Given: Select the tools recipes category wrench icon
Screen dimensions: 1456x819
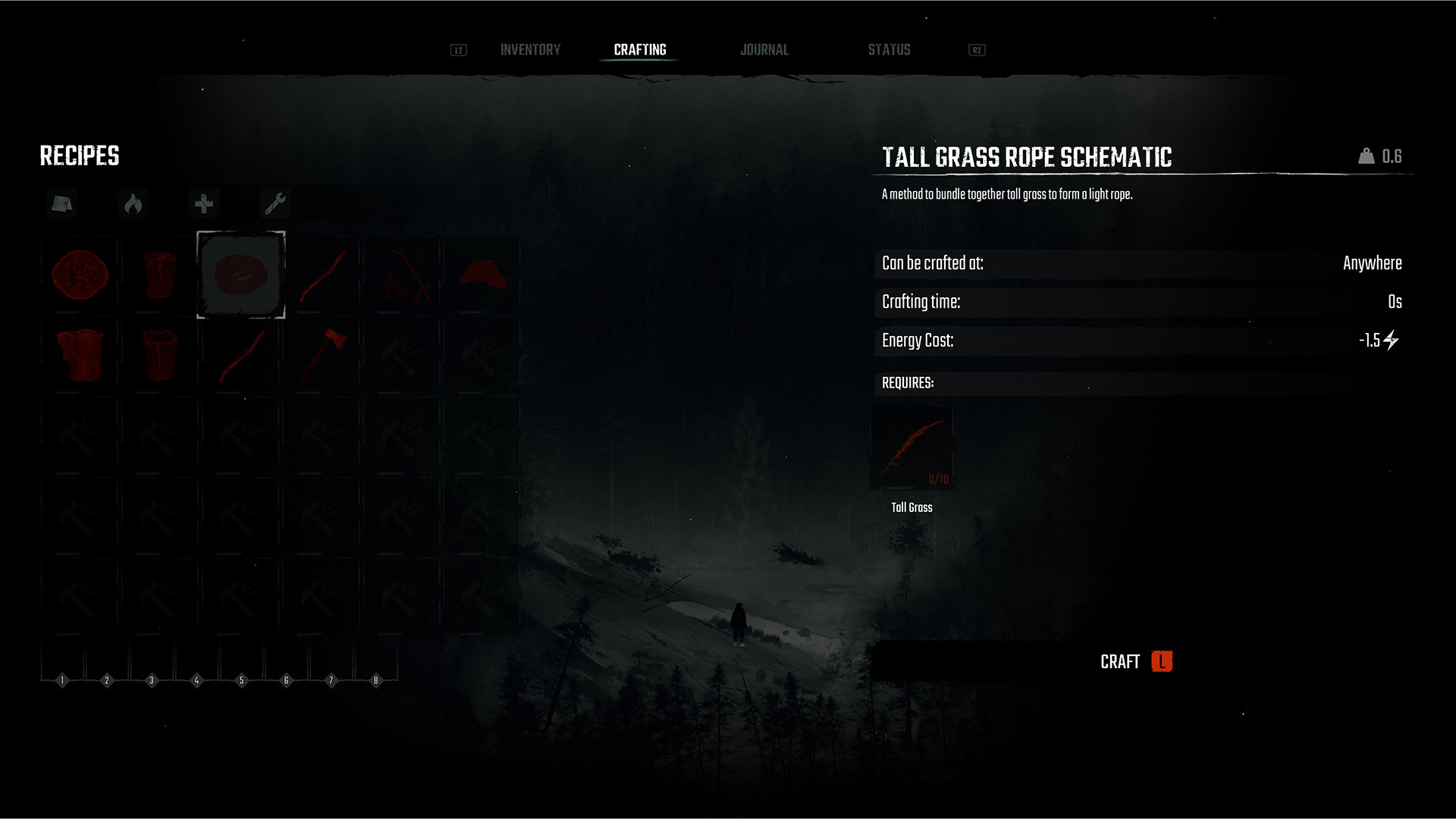Looking at the screenshot, I should pyautogui.click(x=275, y=203).
